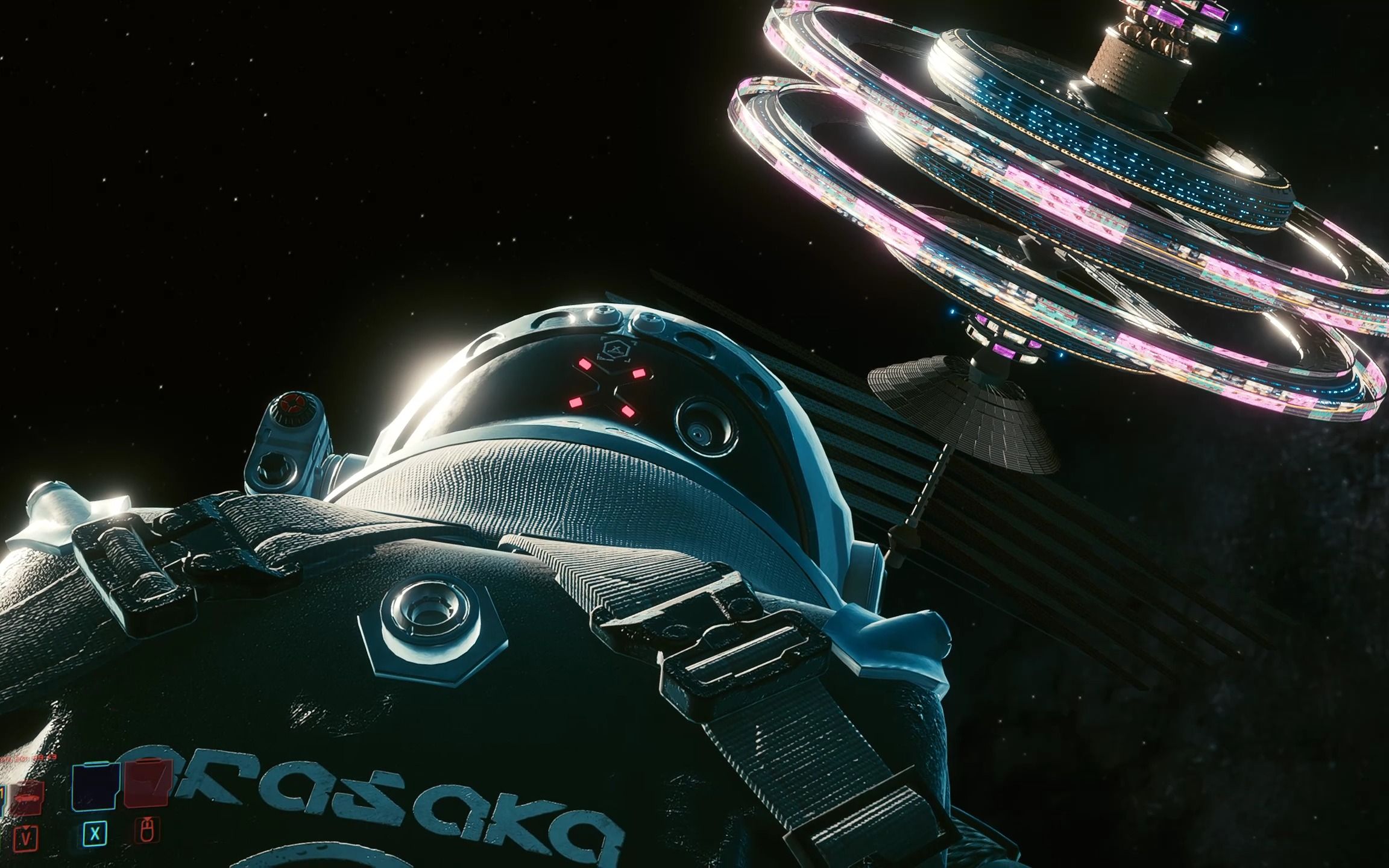Click the red timer readout above the HUD
1389x868 pixels.
click(x=28, y=757)
